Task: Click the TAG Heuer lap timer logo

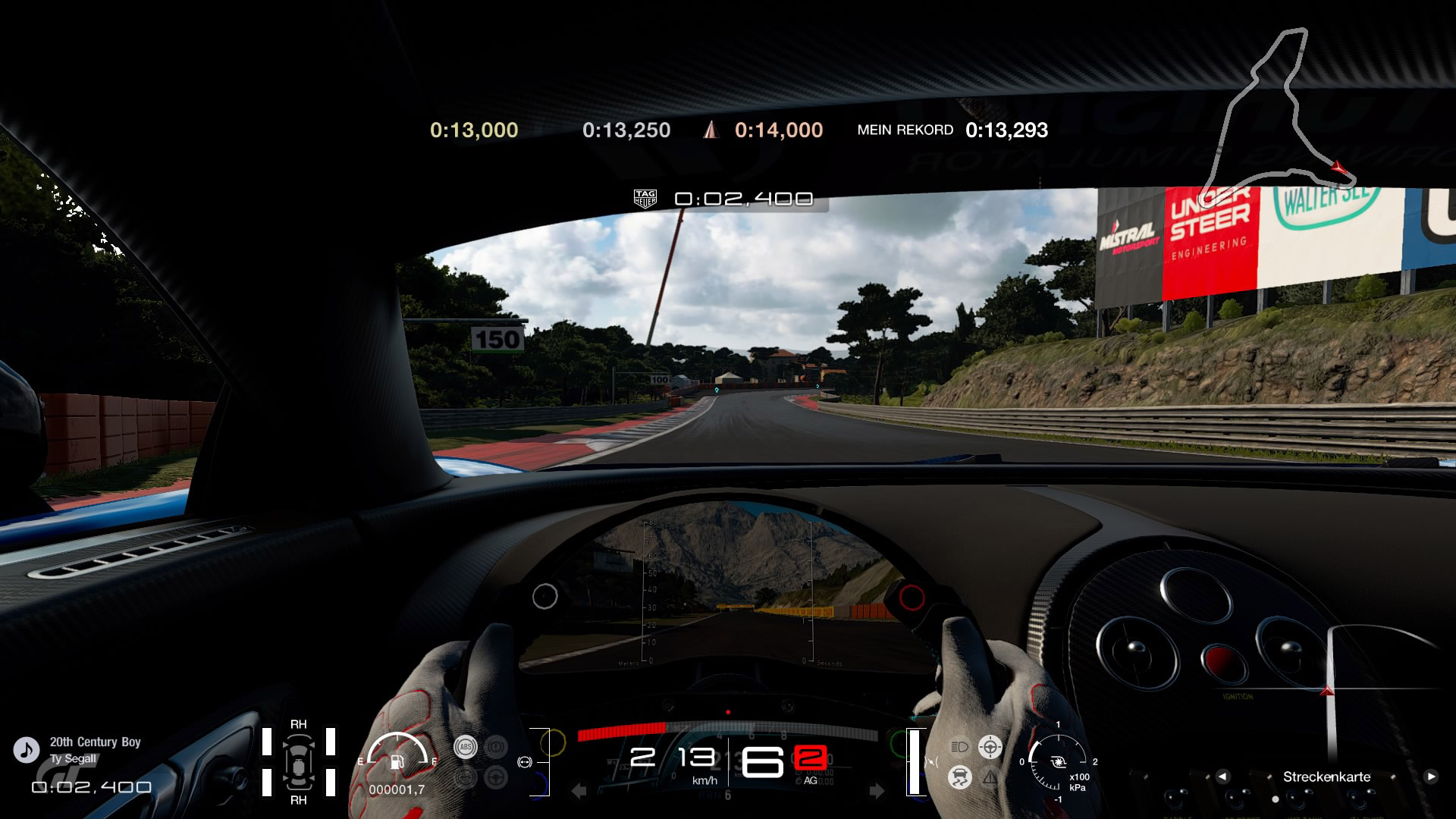Action: 645,199
